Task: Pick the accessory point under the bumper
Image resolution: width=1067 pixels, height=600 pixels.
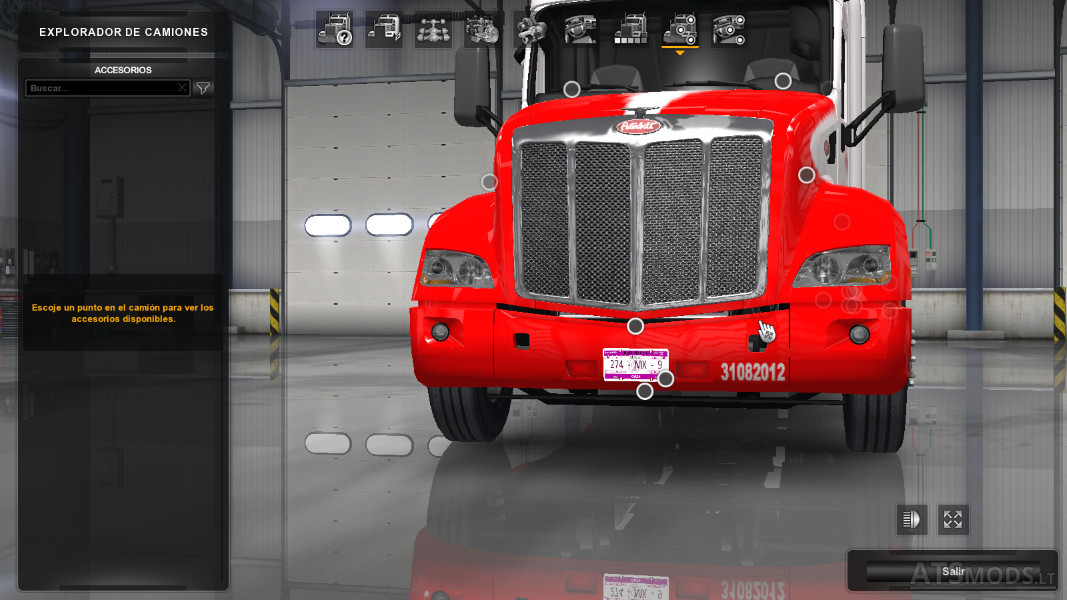Action: tap(645, 391)
